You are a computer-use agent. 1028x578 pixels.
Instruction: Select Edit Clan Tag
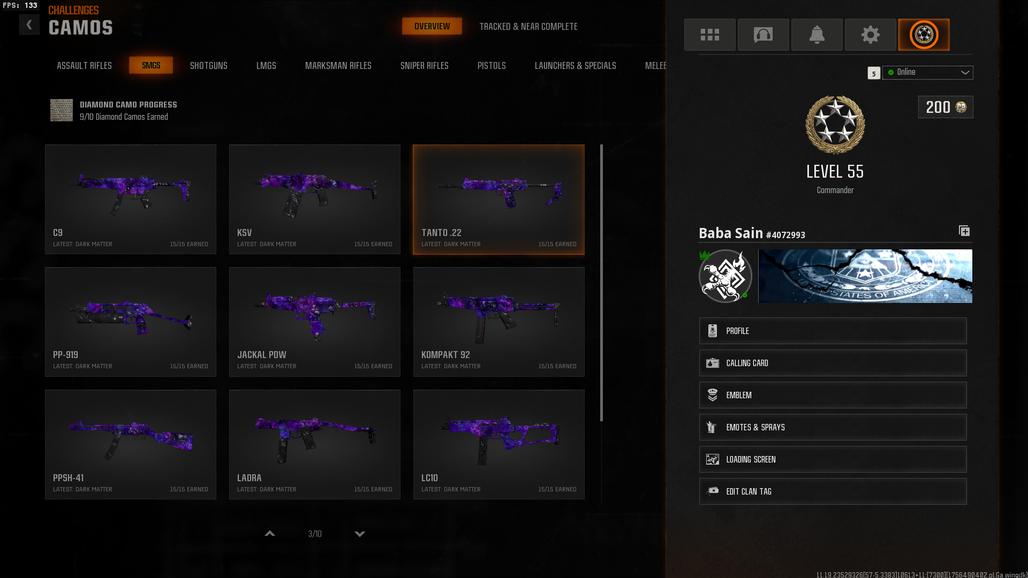tap(832, 491)
